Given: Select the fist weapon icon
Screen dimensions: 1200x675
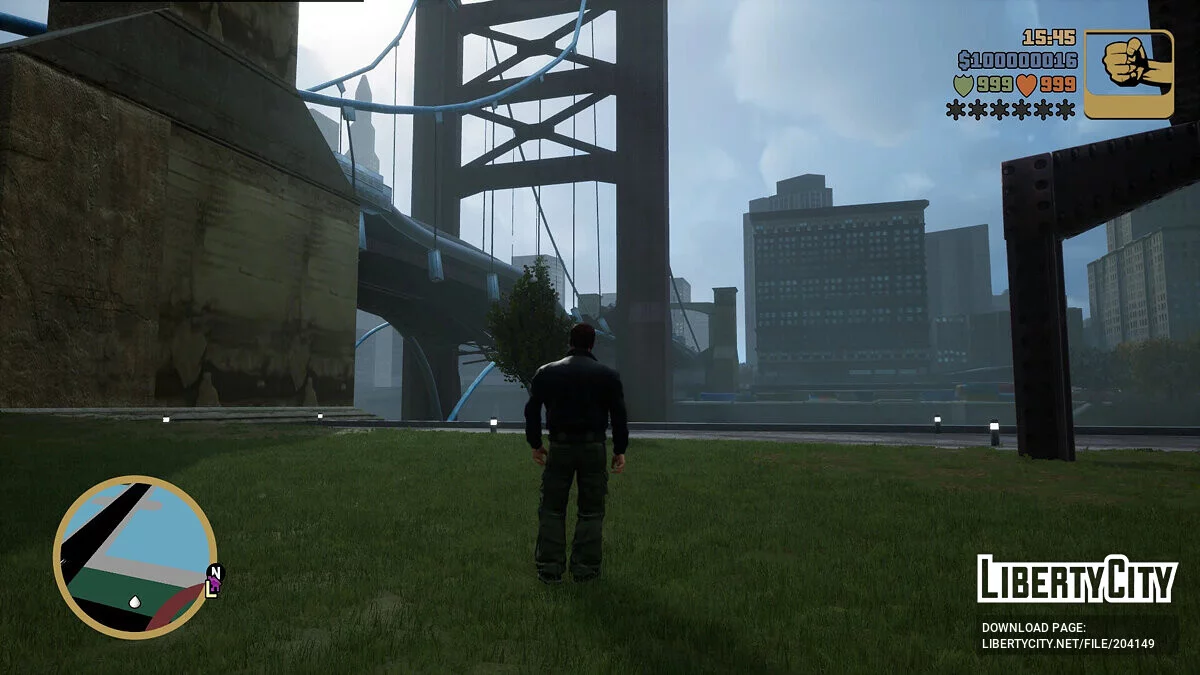Looking at the screenshot, I should [1129, 74].
